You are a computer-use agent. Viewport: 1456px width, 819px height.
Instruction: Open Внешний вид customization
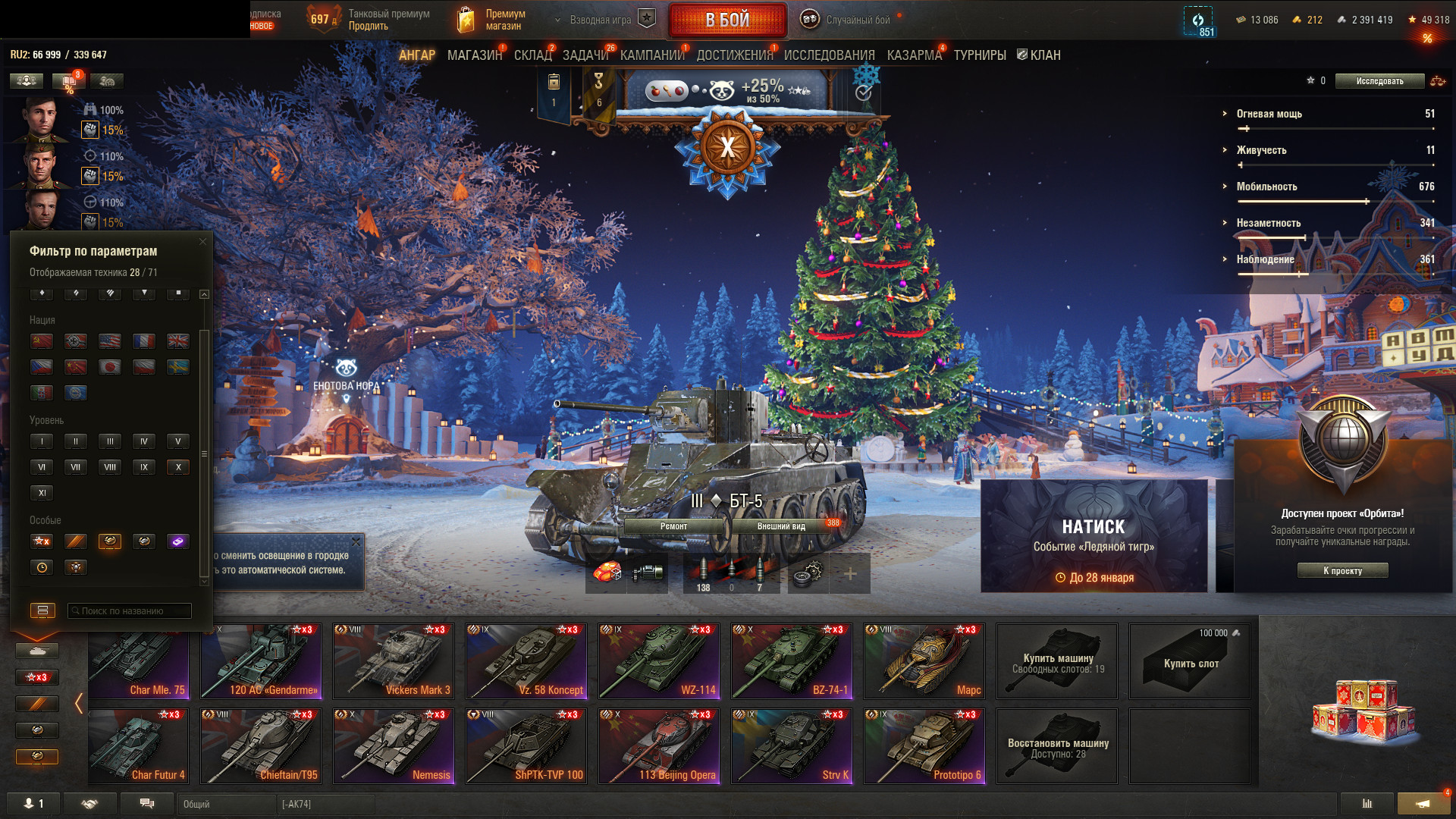[x=781, y=526]
